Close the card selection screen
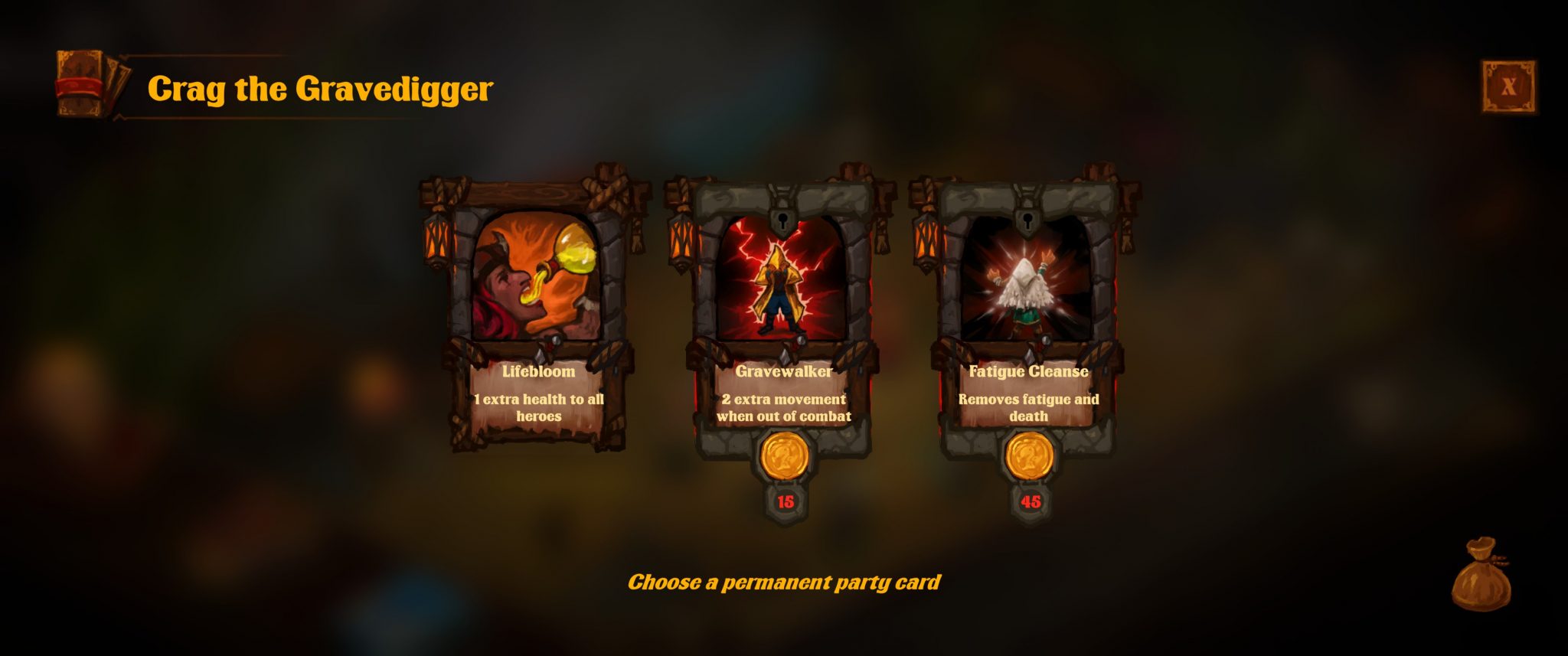The height and width of the screenshot is (656, 1568). [1508, 86]
